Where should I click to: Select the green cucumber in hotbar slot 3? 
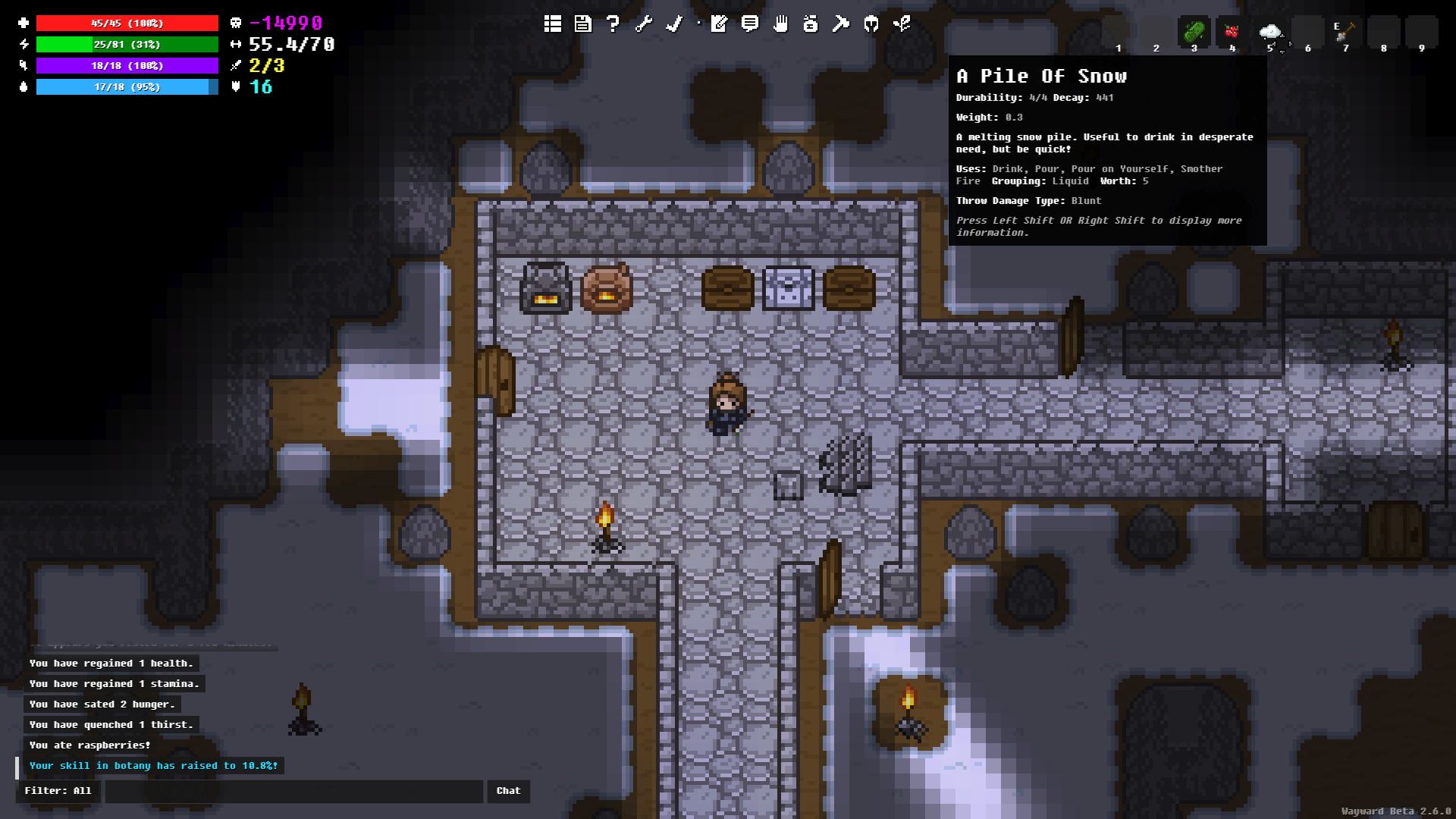click(x=1194, y=33)
